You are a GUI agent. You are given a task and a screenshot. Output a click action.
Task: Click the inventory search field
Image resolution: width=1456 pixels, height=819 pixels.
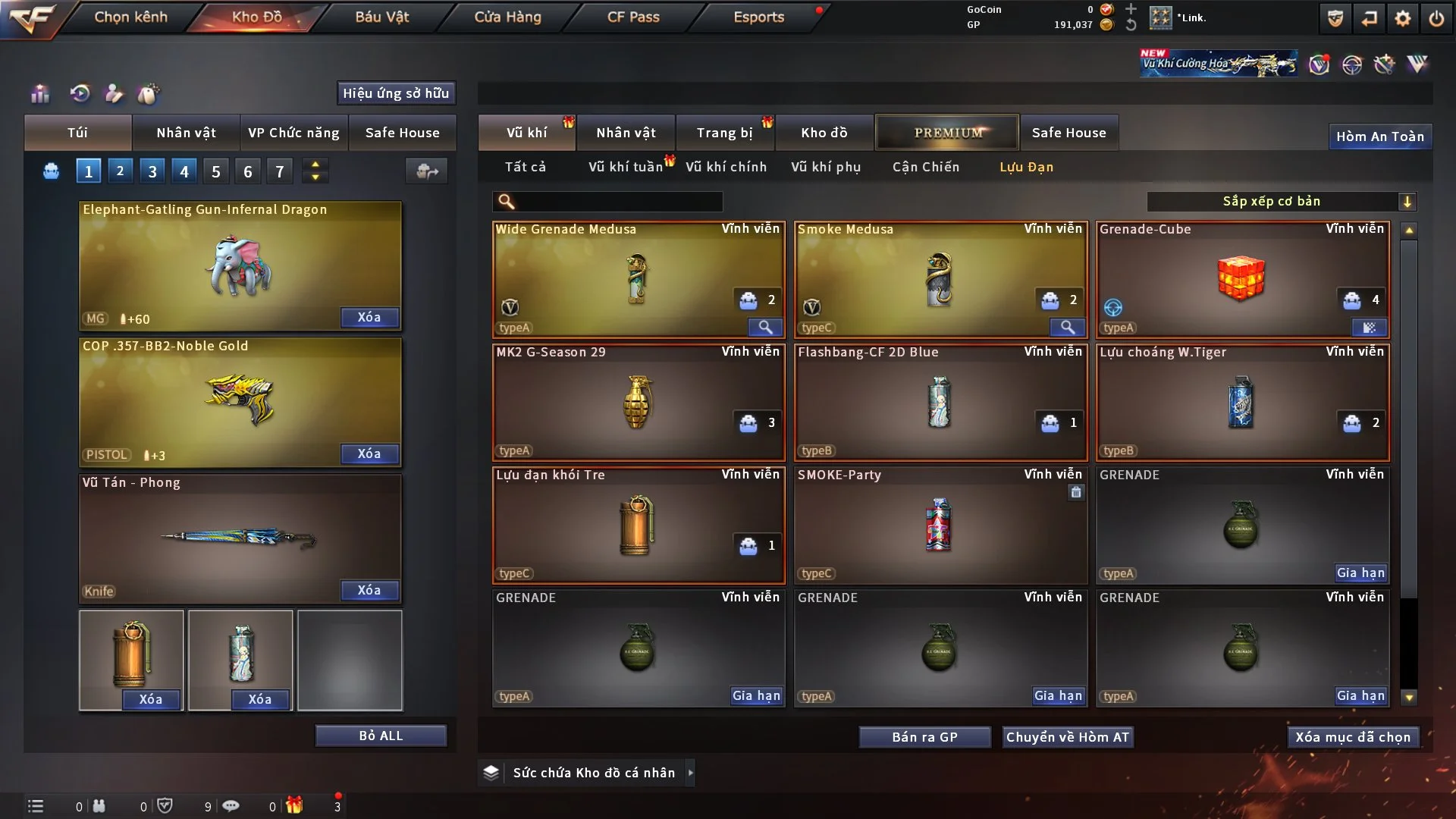pyautogui.click(x=618, y=202)
